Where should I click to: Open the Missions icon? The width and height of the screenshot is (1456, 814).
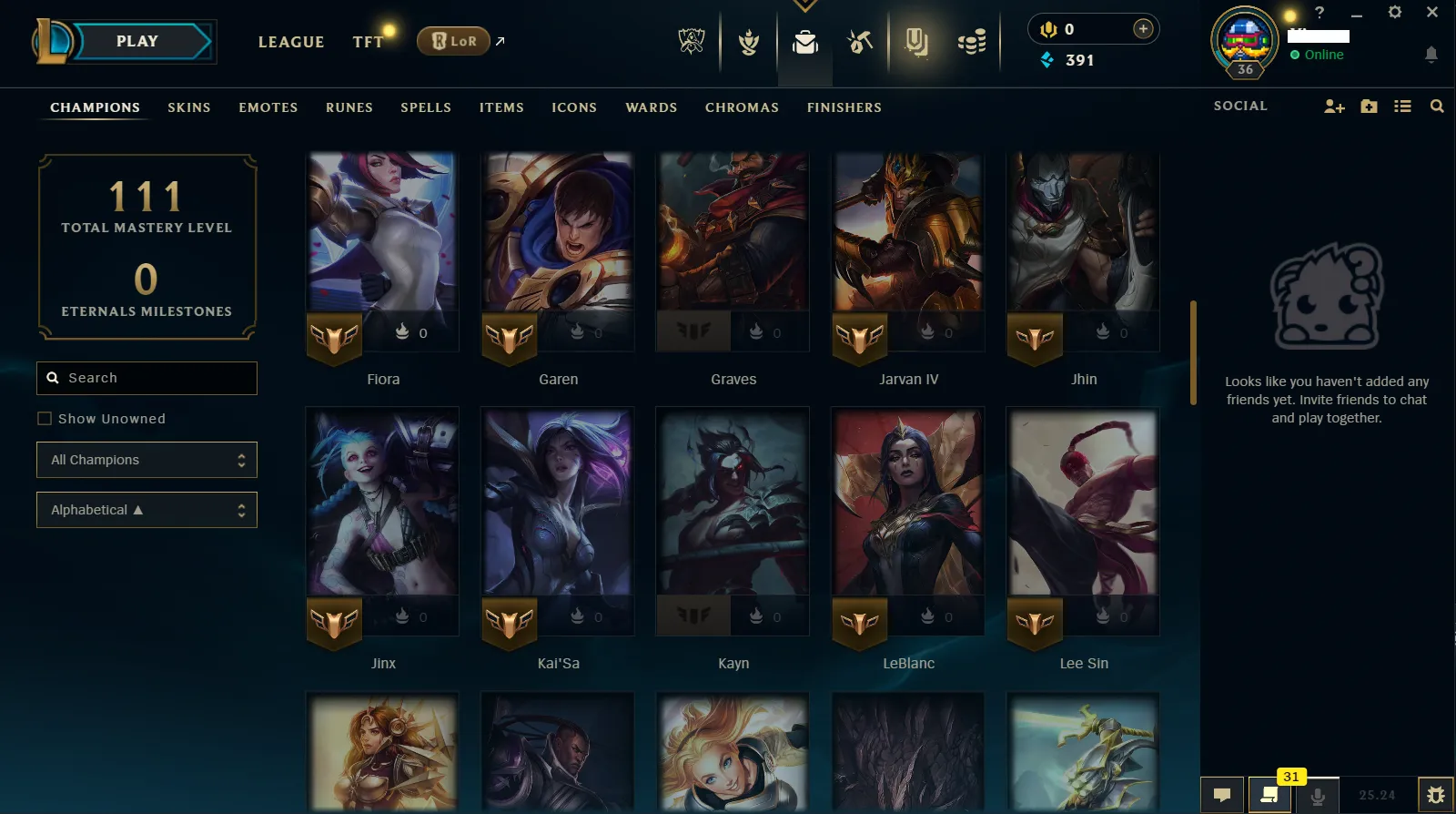(x=748, y=41)
